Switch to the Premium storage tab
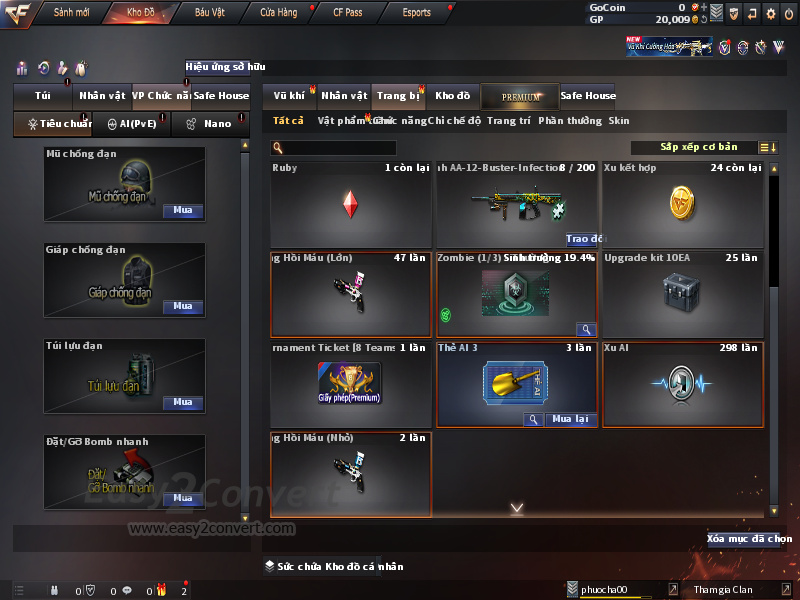 (520, 96)
